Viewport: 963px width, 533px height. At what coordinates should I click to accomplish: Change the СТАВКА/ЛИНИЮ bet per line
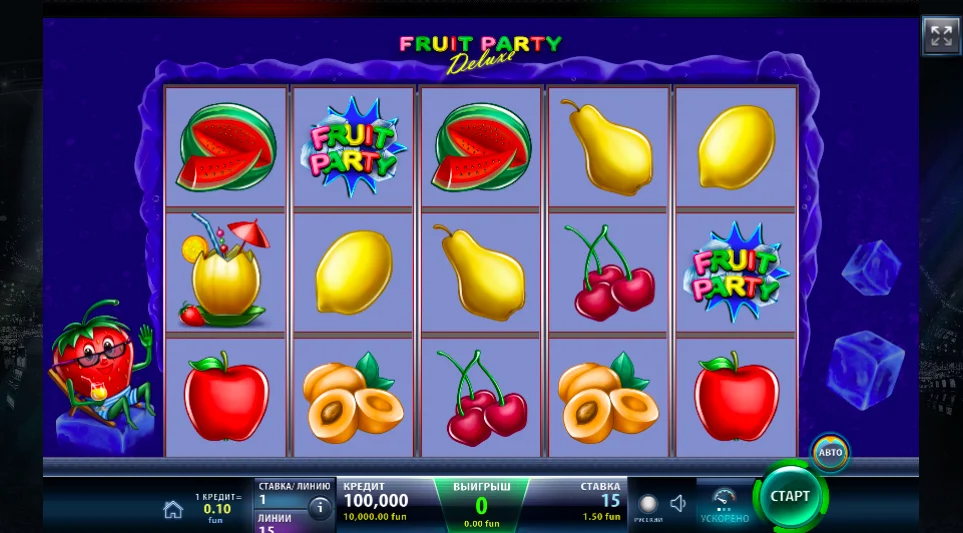pos(279,494)
